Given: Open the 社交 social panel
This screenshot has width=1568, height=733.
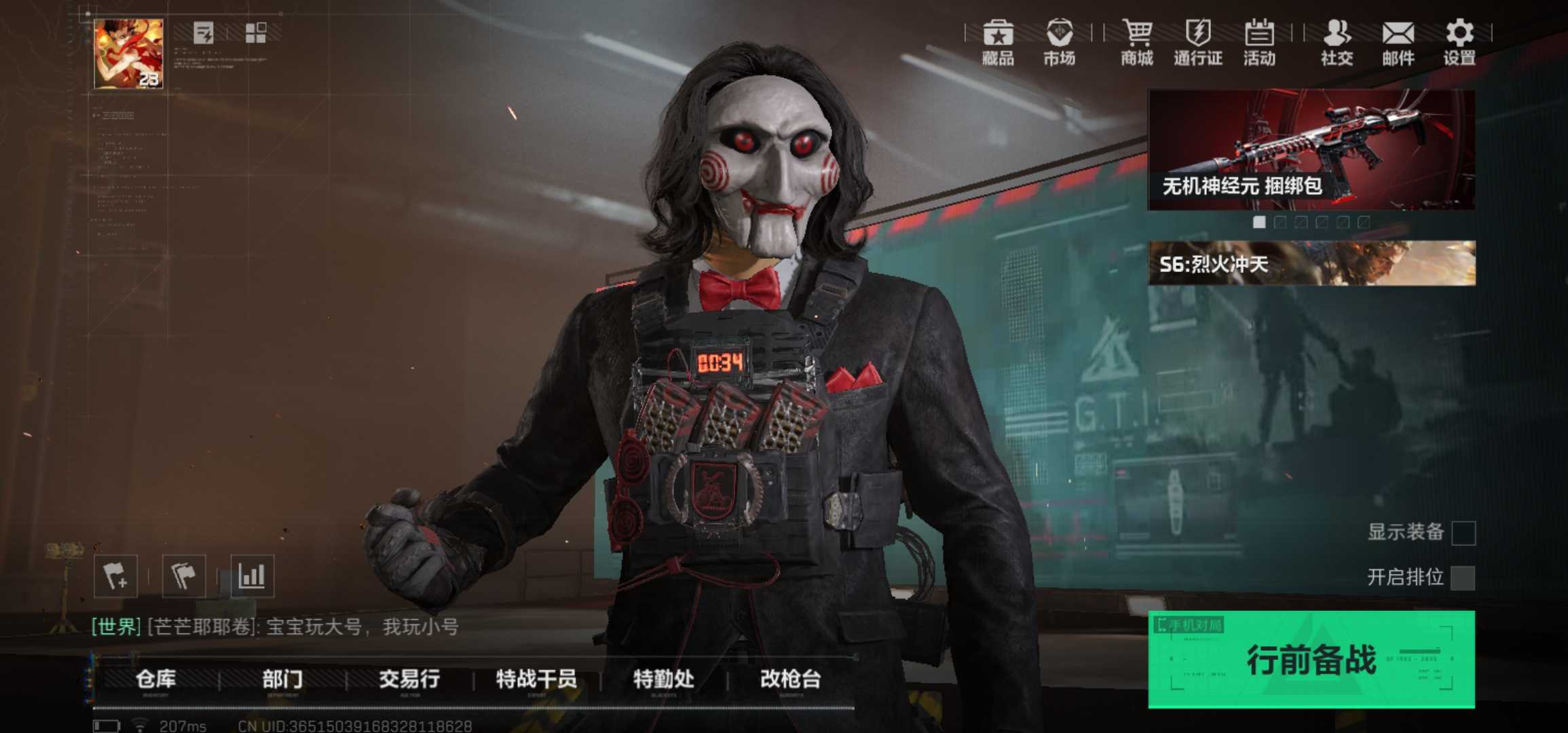Looking at the screenshot, I should pyautogui.click(x=1337, y=42).
